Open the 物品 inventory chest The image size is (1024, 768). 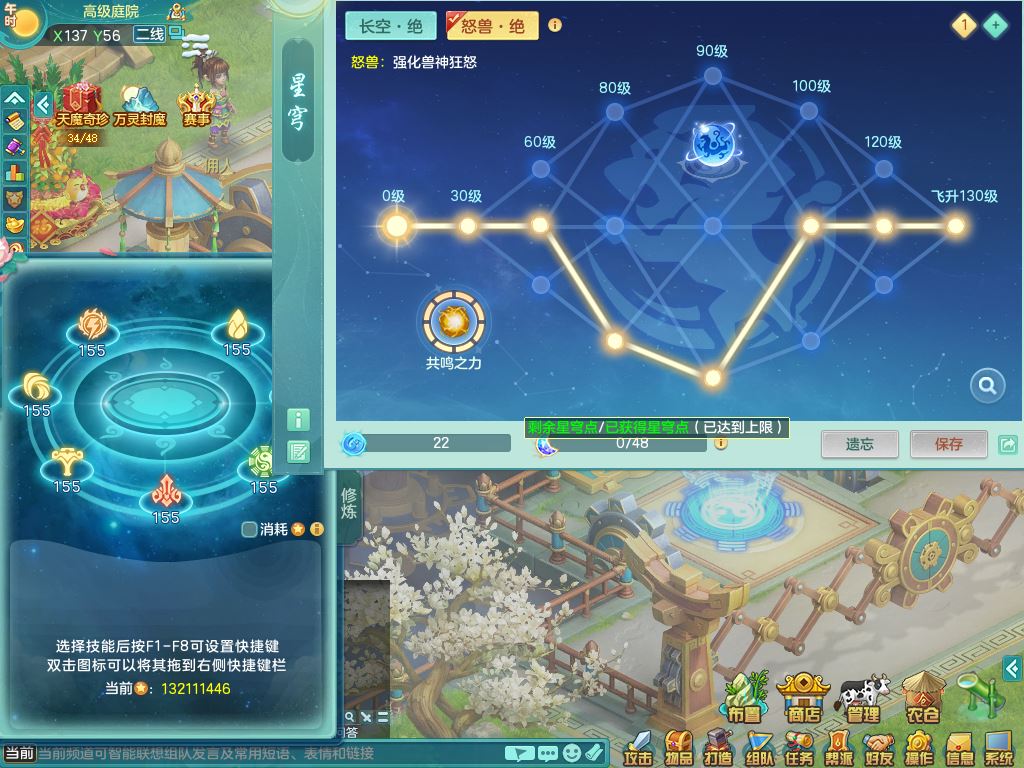(x=678, y=746)
